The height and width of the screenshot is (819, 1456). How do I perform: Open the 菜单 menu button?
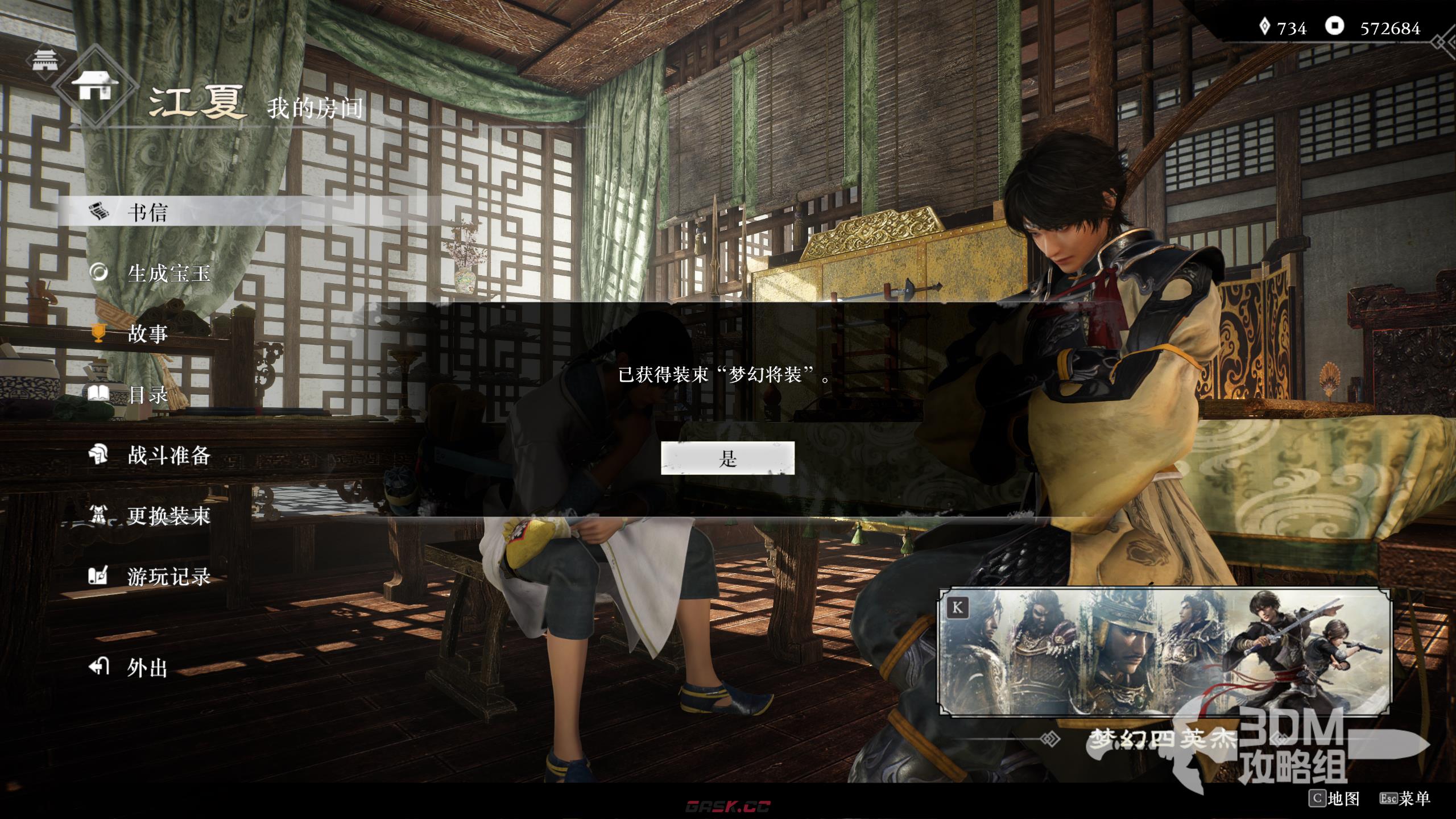[x=1405, y=799]
